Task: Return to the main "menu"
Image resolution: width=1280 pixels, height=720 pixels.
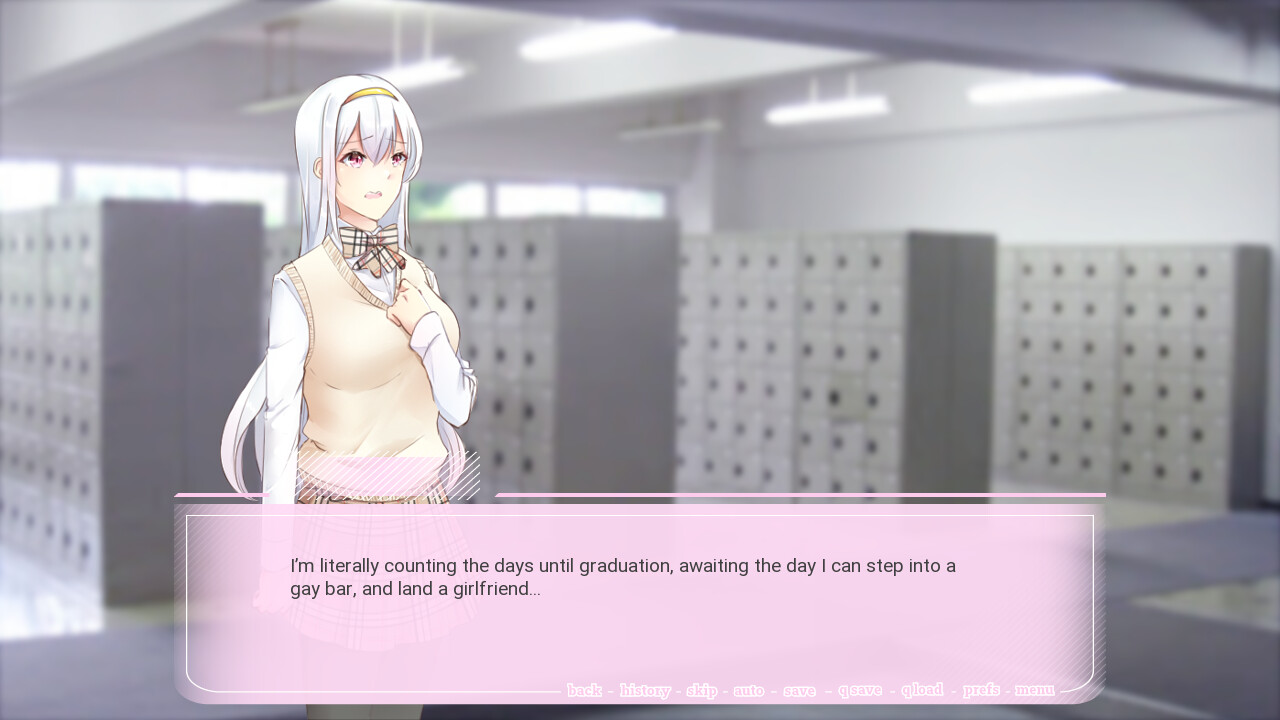Action: [x=1034, y=690]
